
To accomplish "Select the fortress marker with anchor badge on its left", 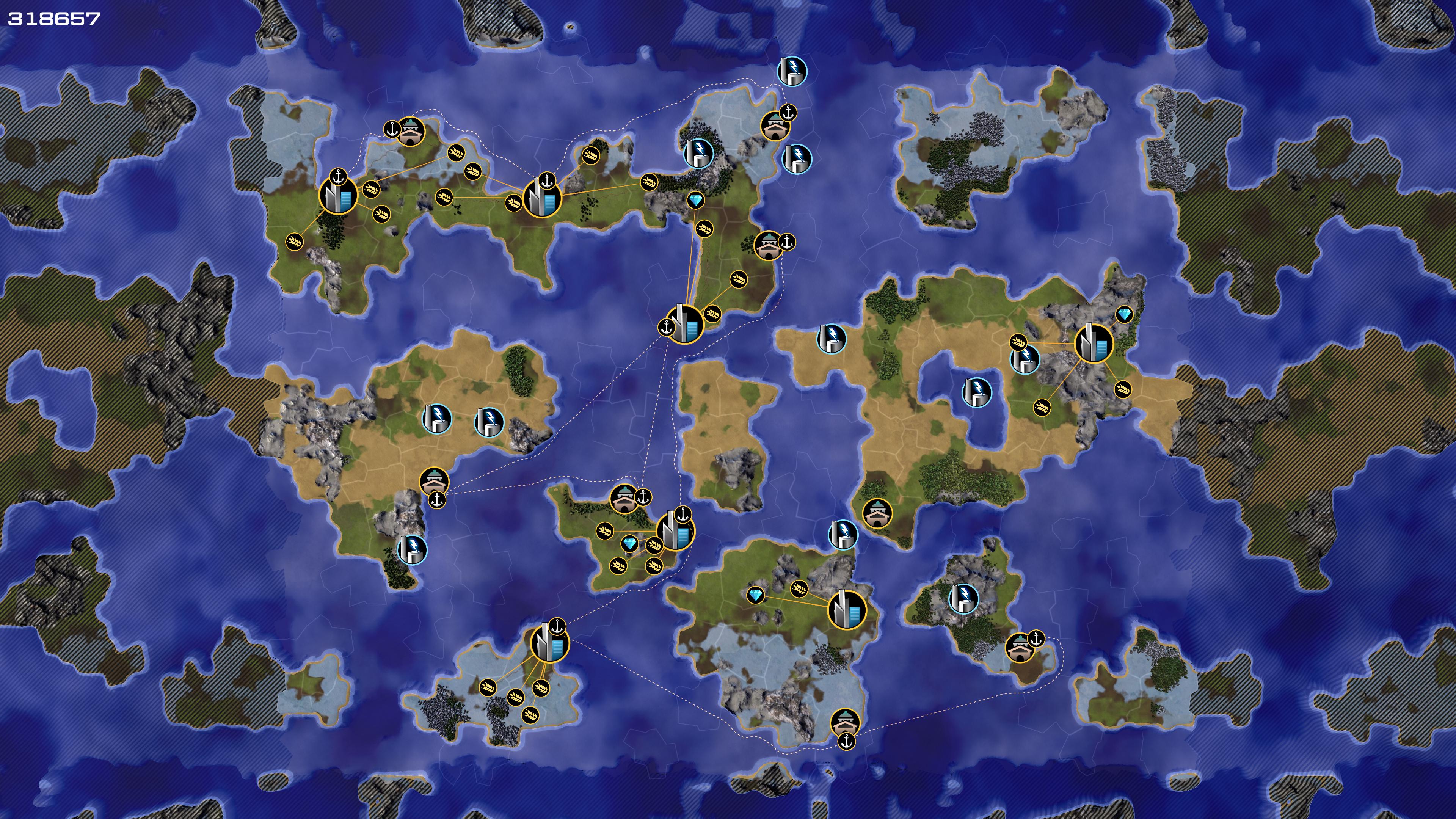I will click(411, 132).
